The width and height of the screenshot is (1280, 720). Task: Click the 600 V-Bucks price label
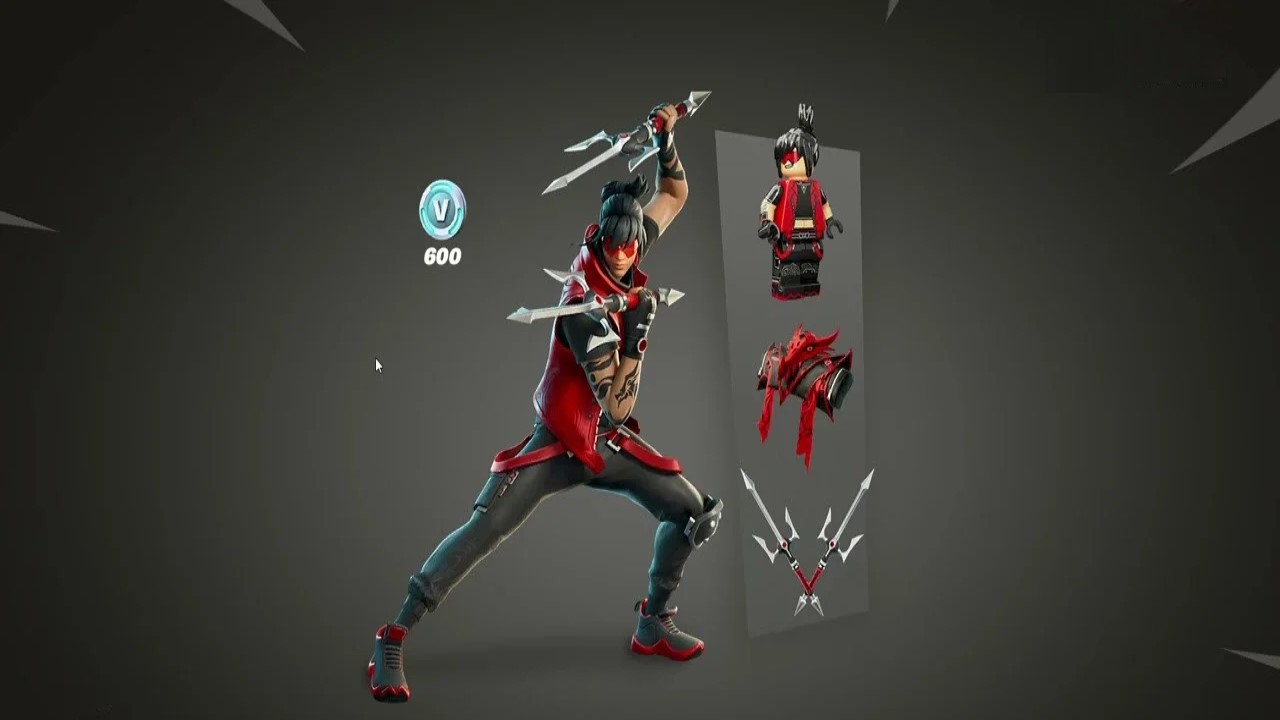tap(443, 256)
